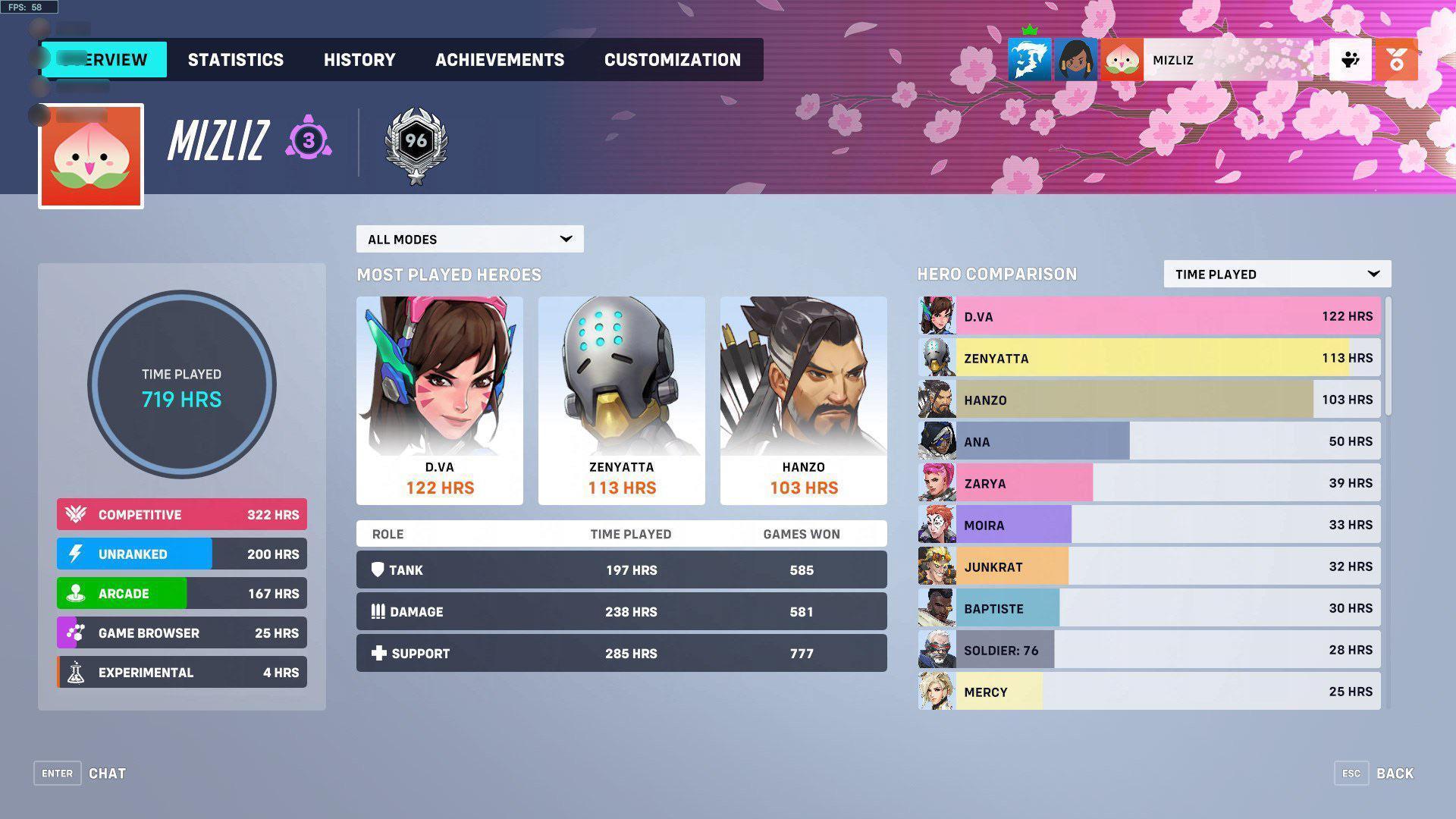
Task: Select the Mercy row in hero comparison
Action: coord(1149,692)
